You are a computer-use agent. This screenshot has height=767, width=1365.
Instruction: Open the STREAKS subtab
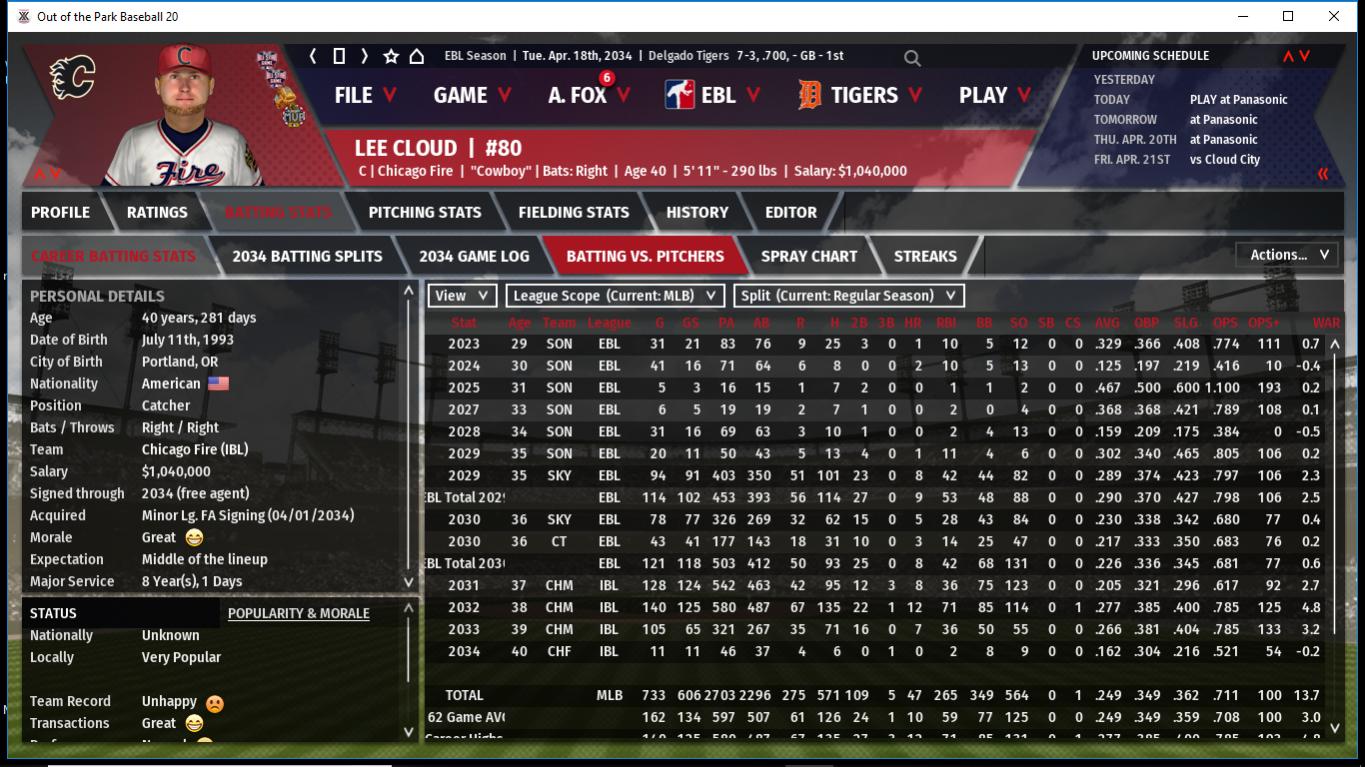[x=925, y=256]
